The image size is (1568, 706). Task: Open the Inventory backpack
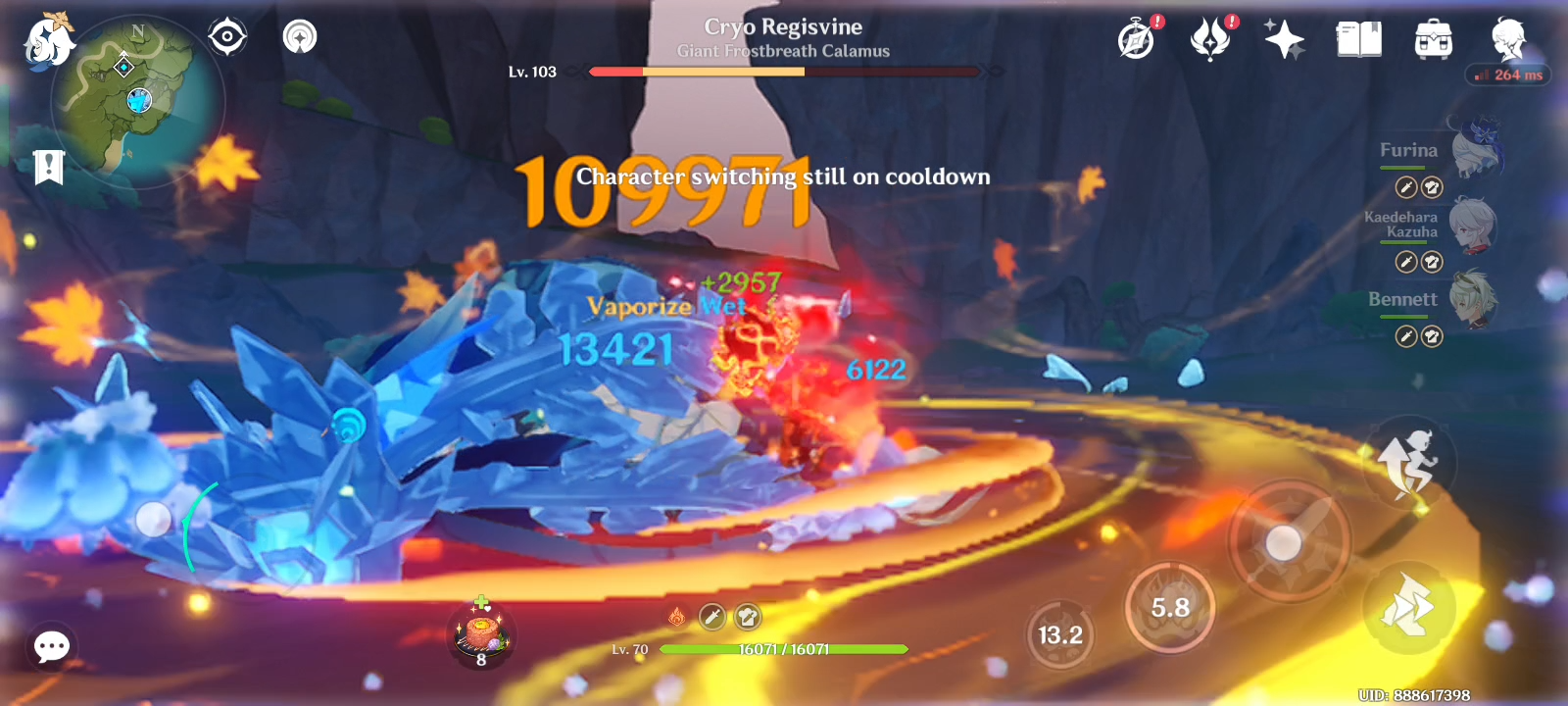tap(1431, 39)
